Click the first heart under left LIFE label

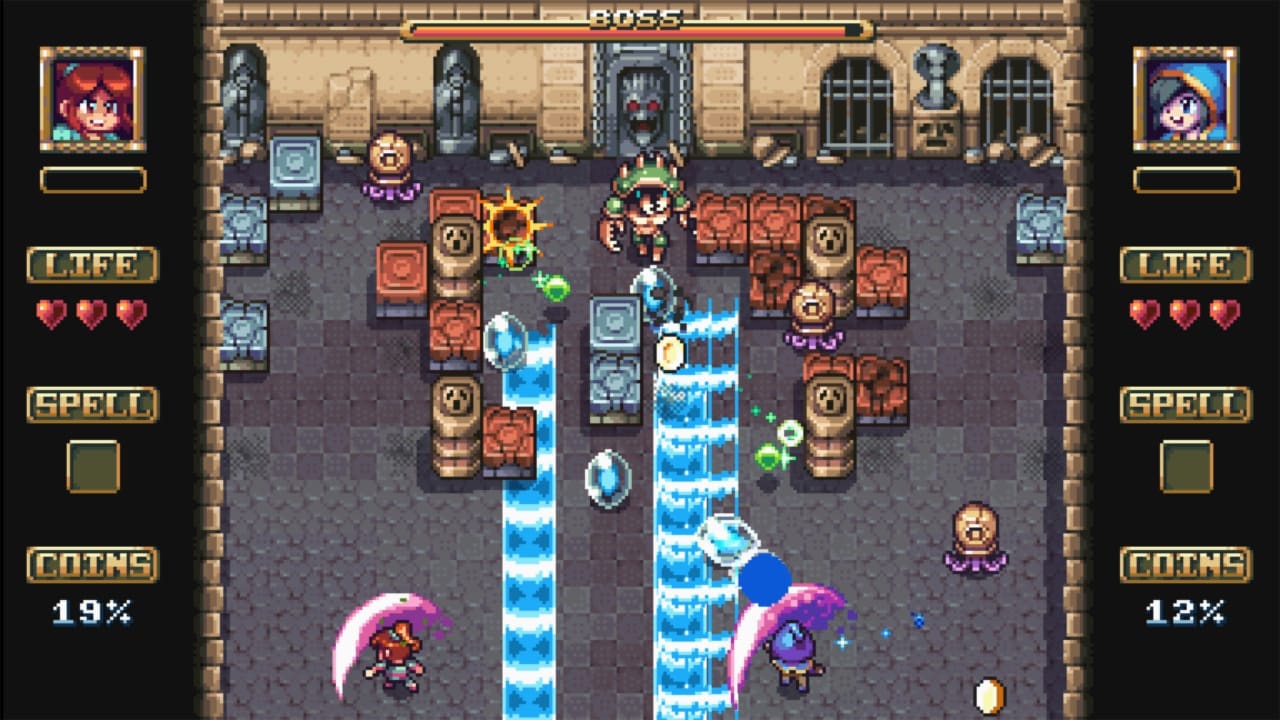point(48,313)
